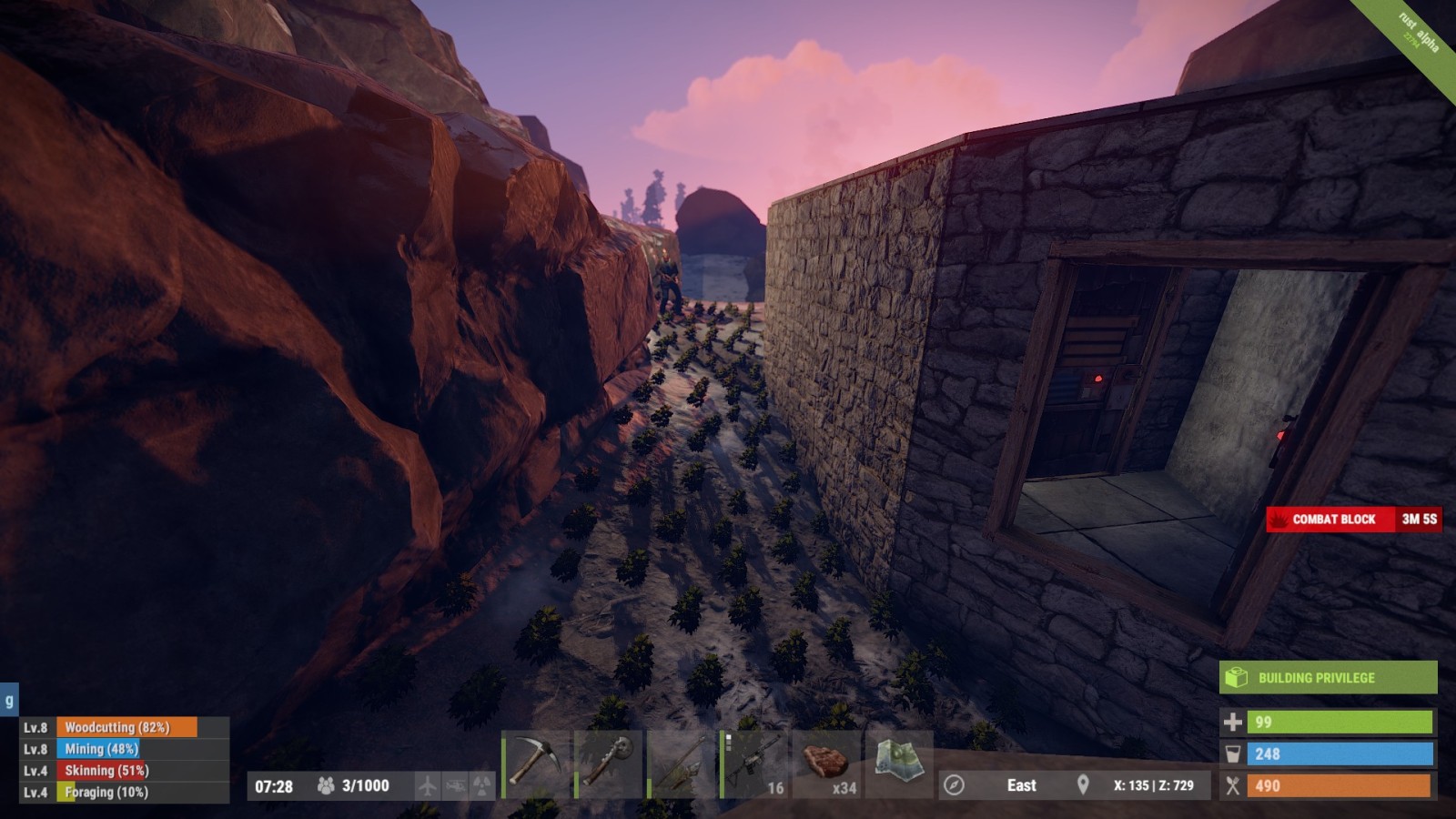Select the Mining skill bar
Screen dimensions: 1456x819
[x=126, y=749]
